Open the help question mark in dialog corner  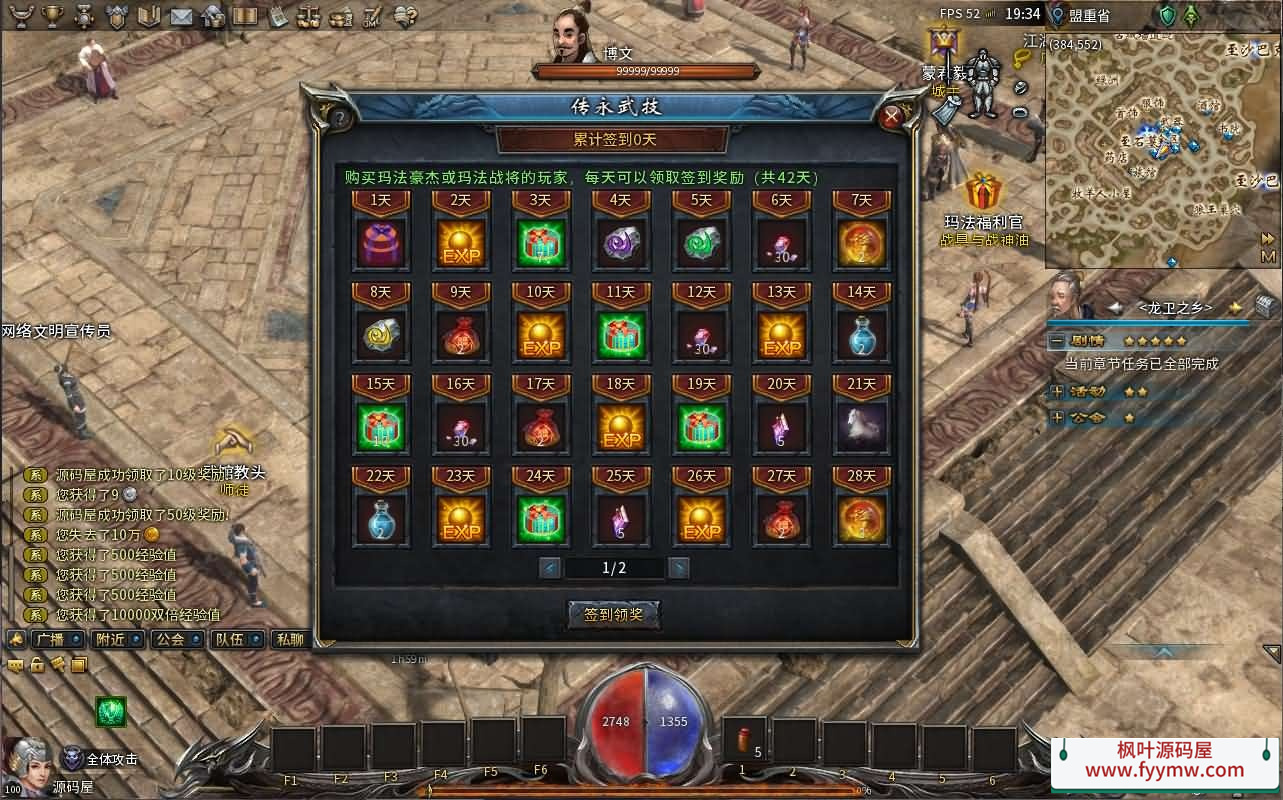(340, 118)
